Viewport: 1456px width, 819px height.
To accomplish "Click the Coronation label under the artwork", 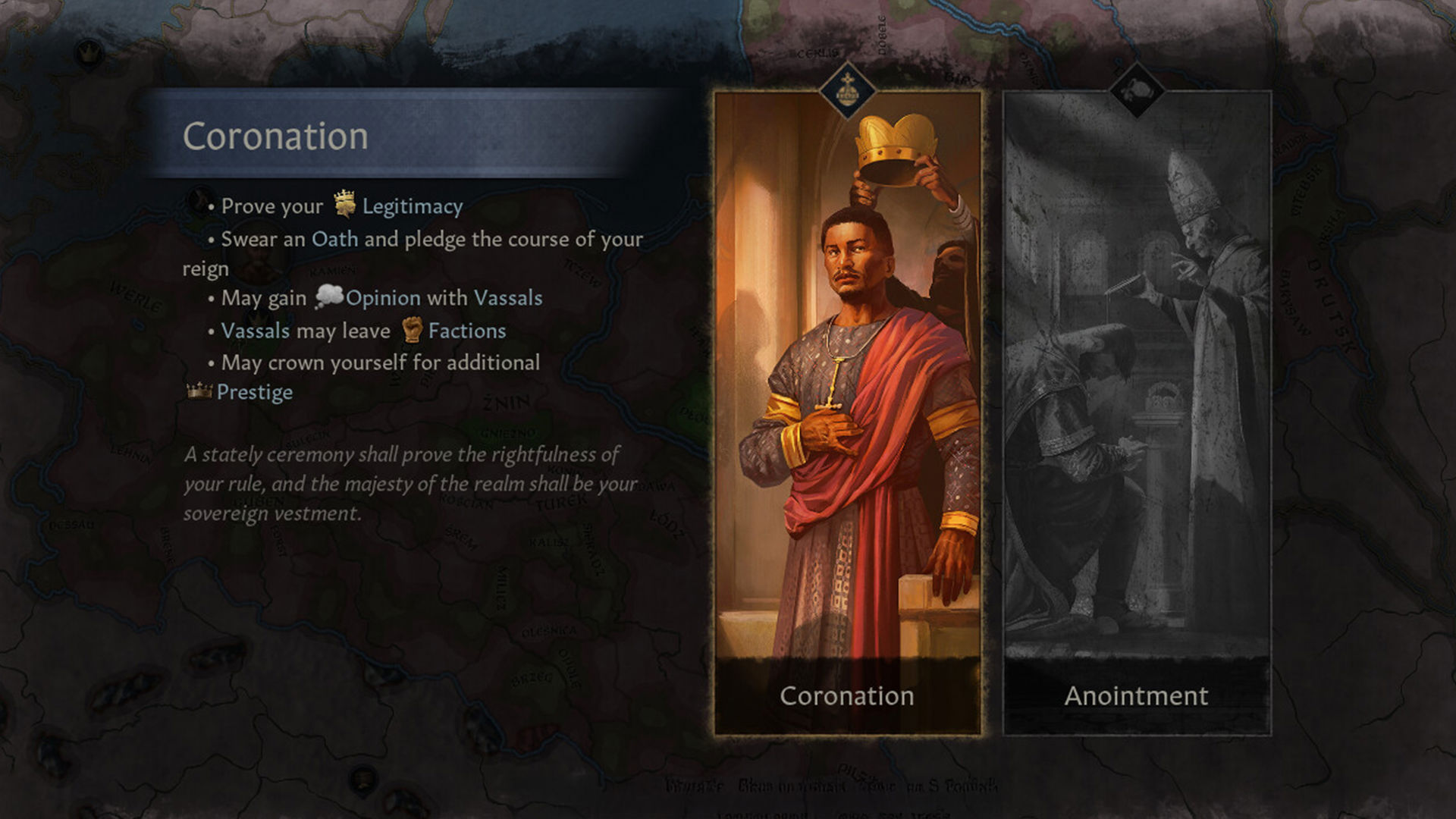I will (847, 696).
